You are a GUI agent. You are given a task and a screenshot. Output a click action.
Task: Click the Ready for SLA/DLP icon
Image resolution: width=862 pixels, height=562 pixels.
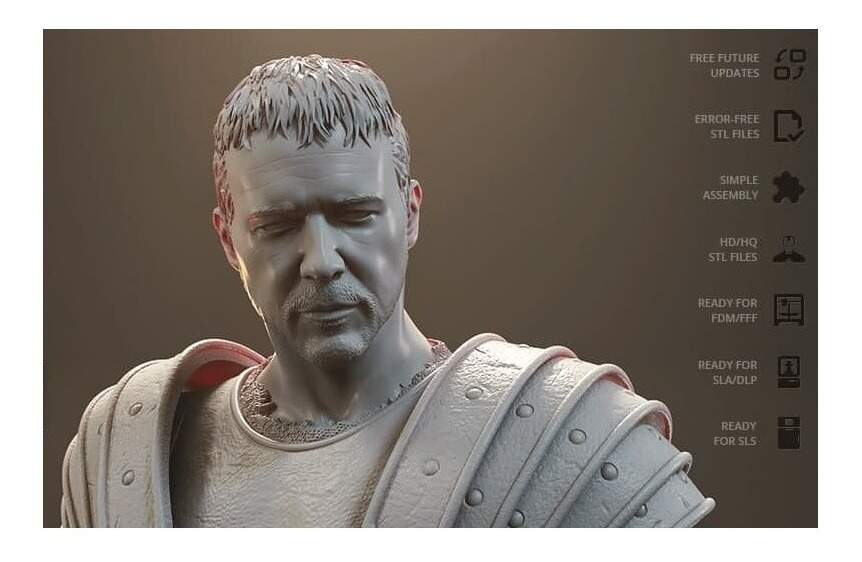788,372
